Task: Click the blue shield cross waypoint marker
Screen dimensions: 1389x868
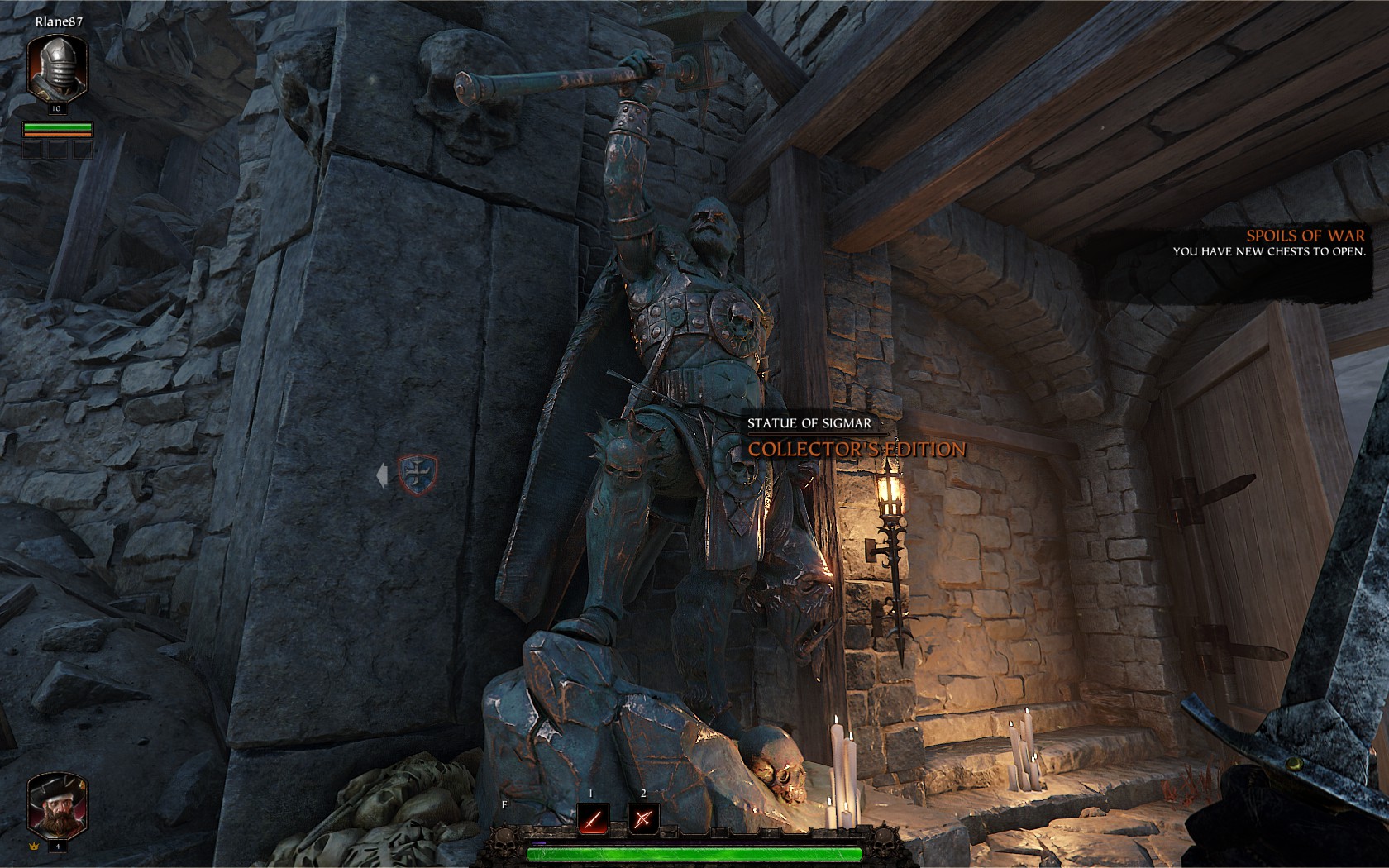Action: (417, 475)
